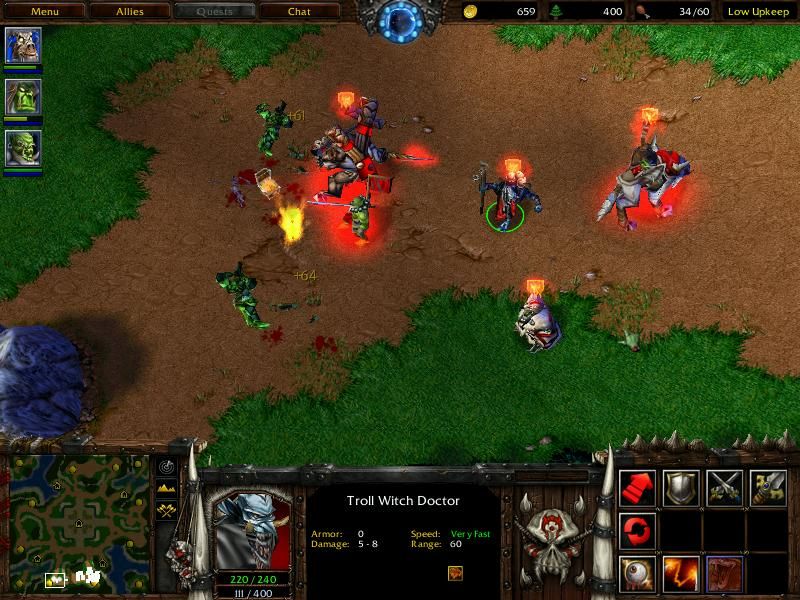
Task: Toggle minimap terrain display button
Action: [x=166, y=488]
